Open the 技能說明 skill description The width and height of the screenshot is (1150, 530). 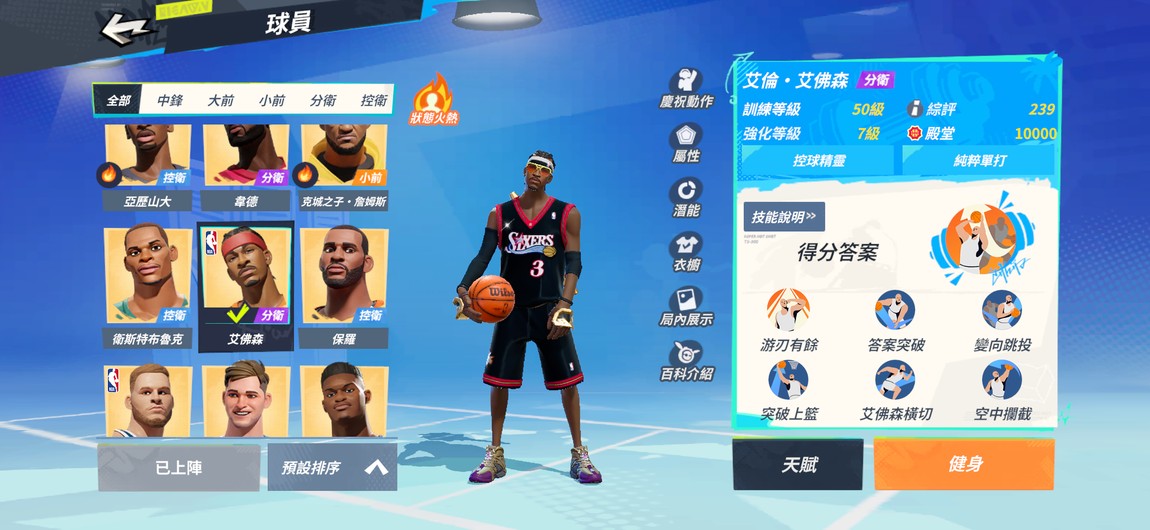pos(783,216)
